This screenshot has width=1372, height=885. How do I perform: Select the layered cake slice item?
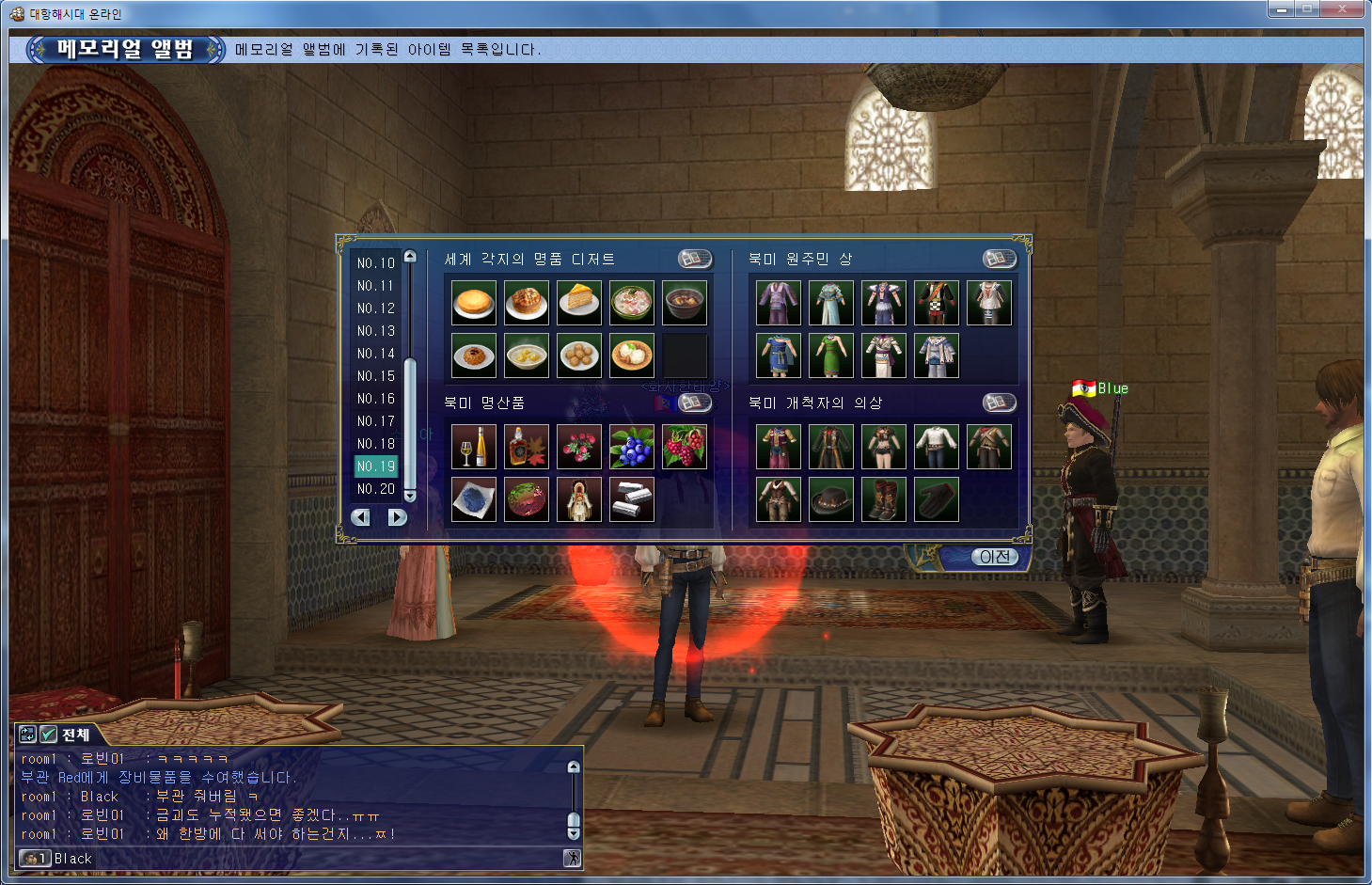coord(579,303)
